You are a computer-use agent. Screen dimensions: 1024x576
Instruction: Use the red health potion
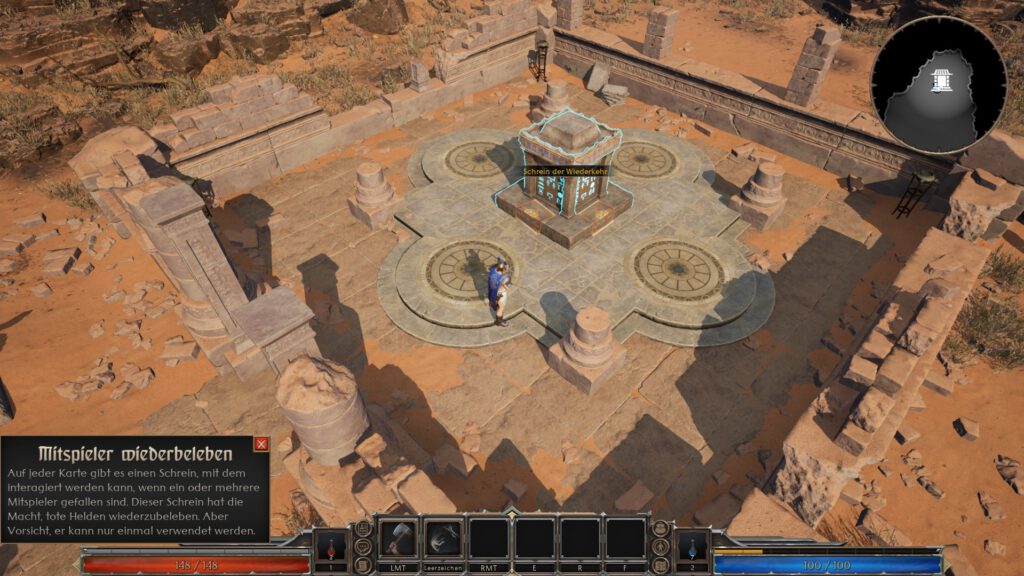click(x=330, y=546)
